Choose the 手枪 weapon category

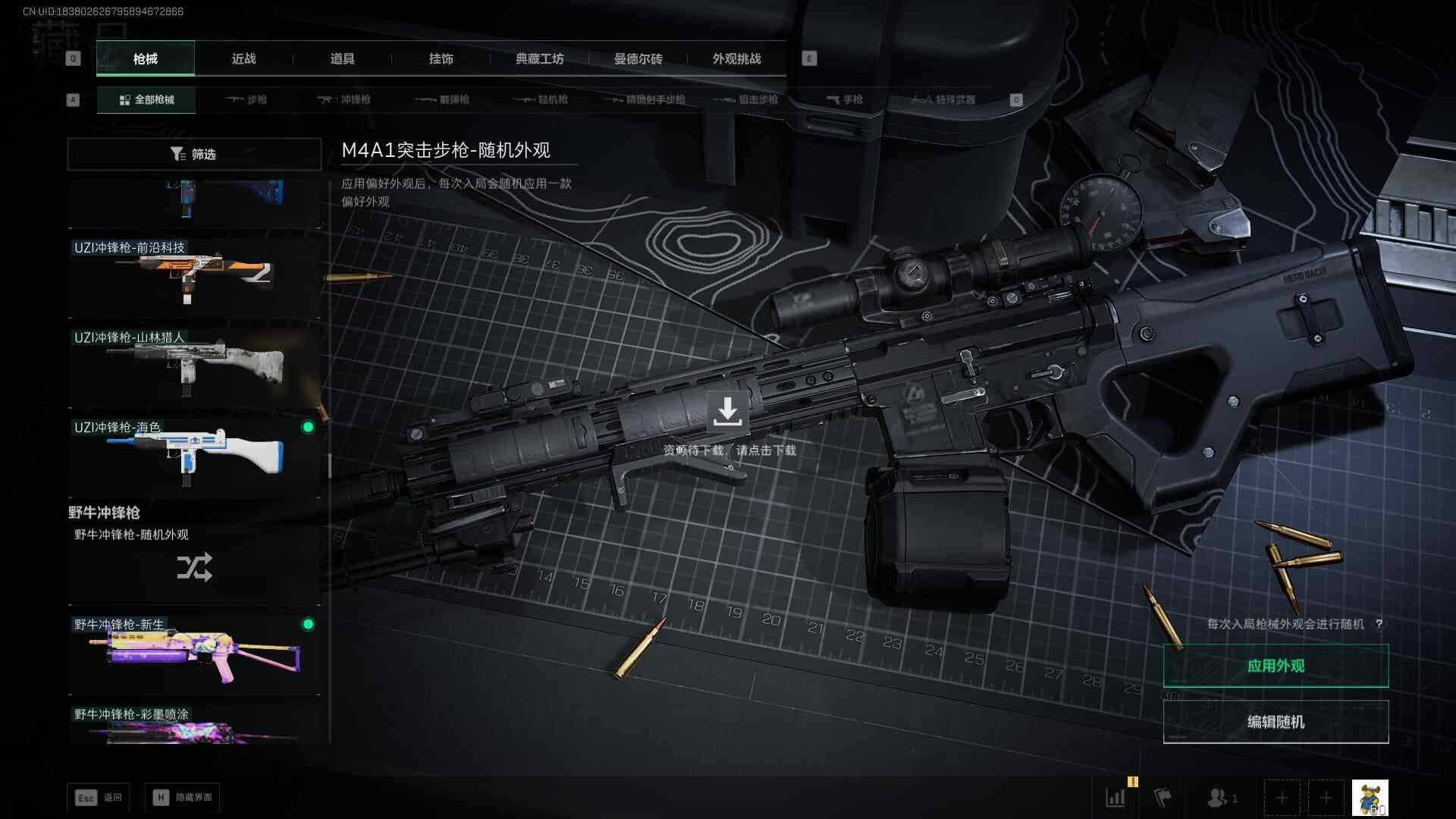(844, 99)
